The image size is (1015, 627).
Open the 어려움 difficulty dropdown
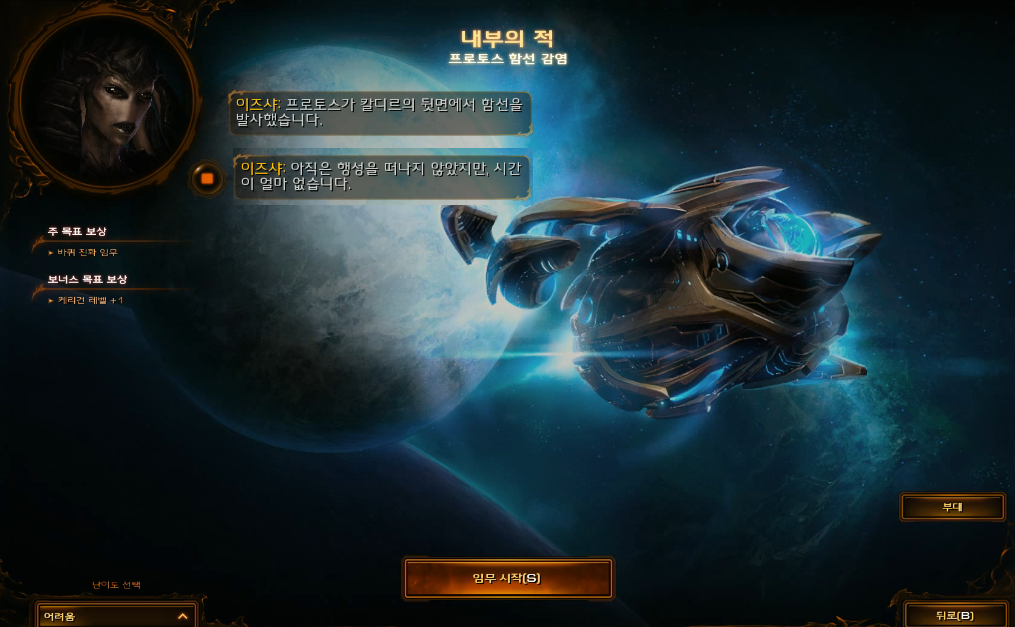pos(116,616)
